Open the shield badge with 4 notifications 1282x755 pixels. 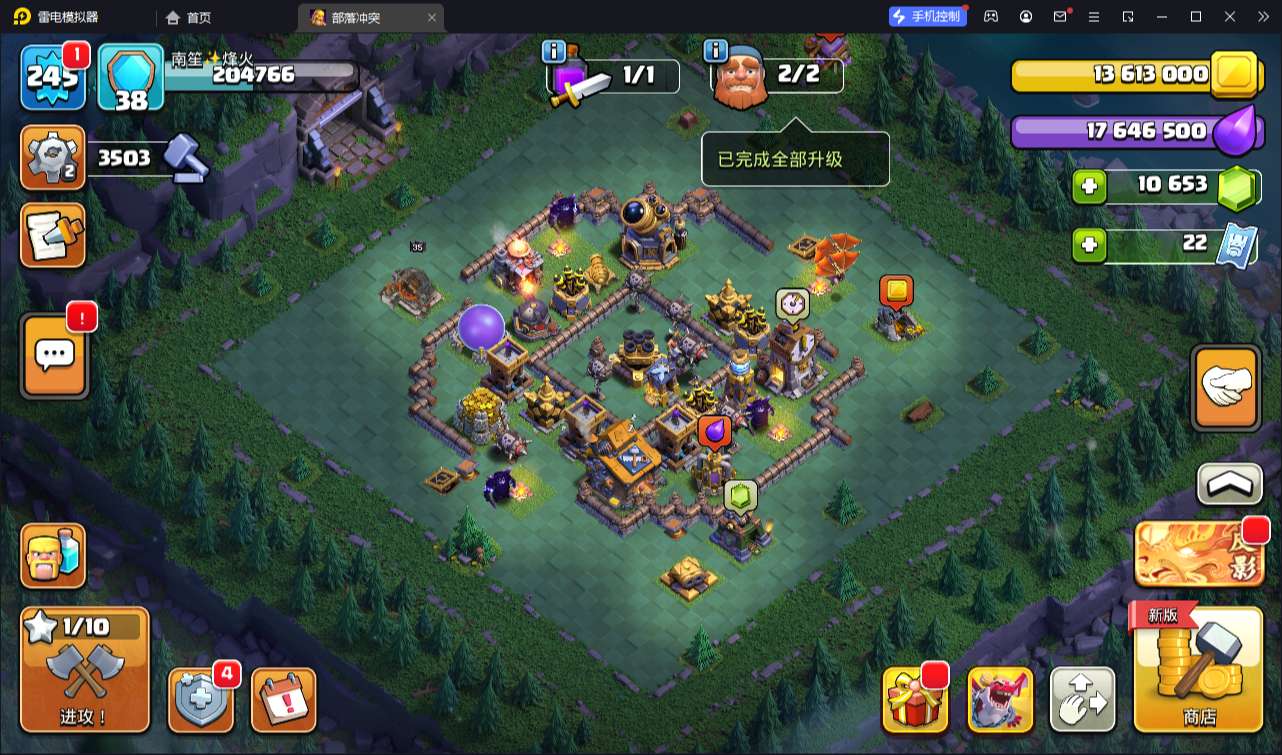201,699
